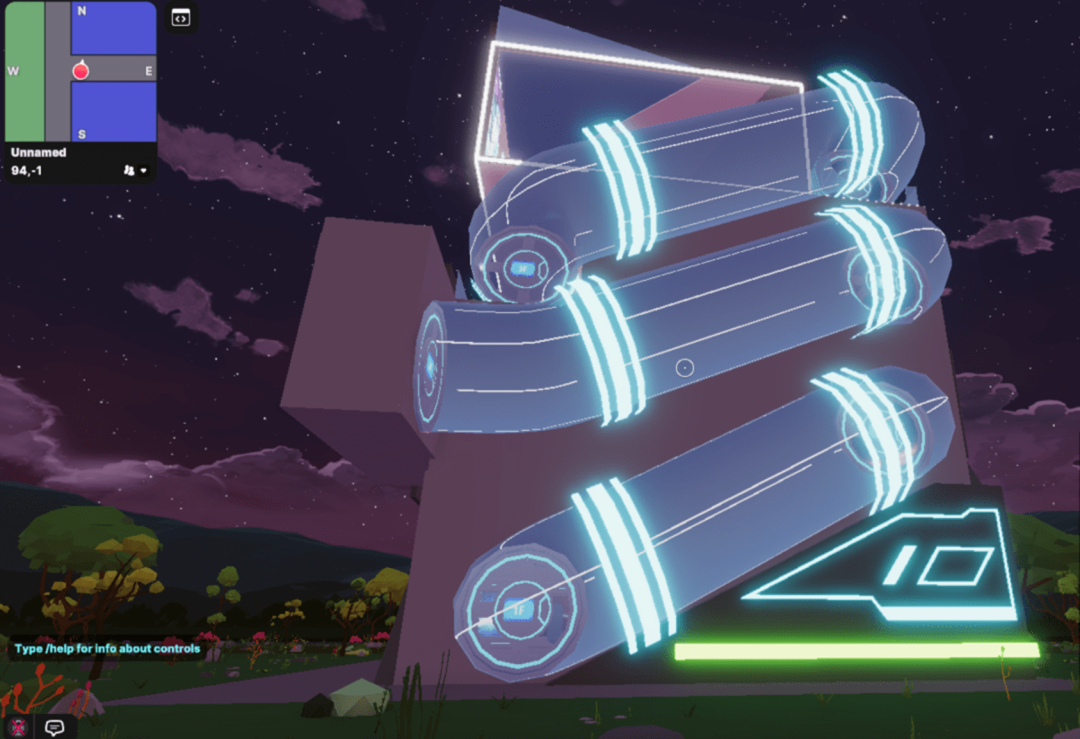This screenshot has width=1080, height=739.
Task: Click the minimap in the corner
Action: (x=80, y=72)
